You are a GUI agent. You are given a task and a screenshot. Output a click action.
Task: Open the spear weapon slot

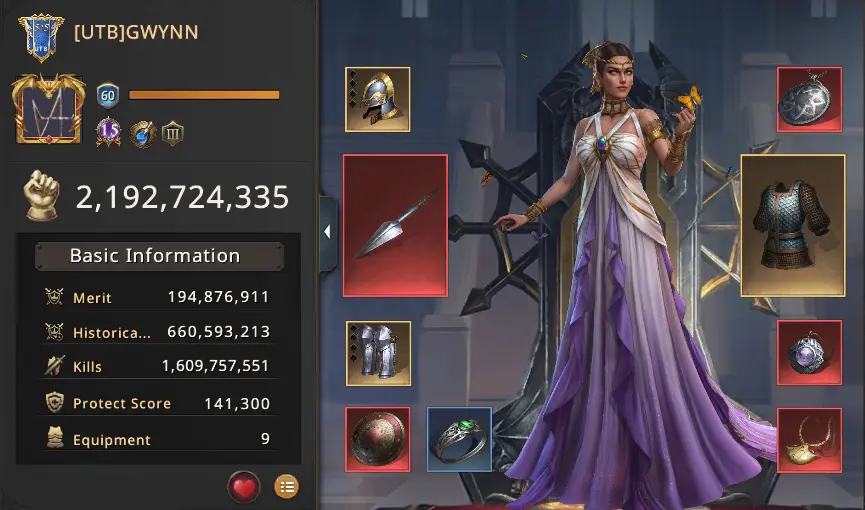click(395, 225)
